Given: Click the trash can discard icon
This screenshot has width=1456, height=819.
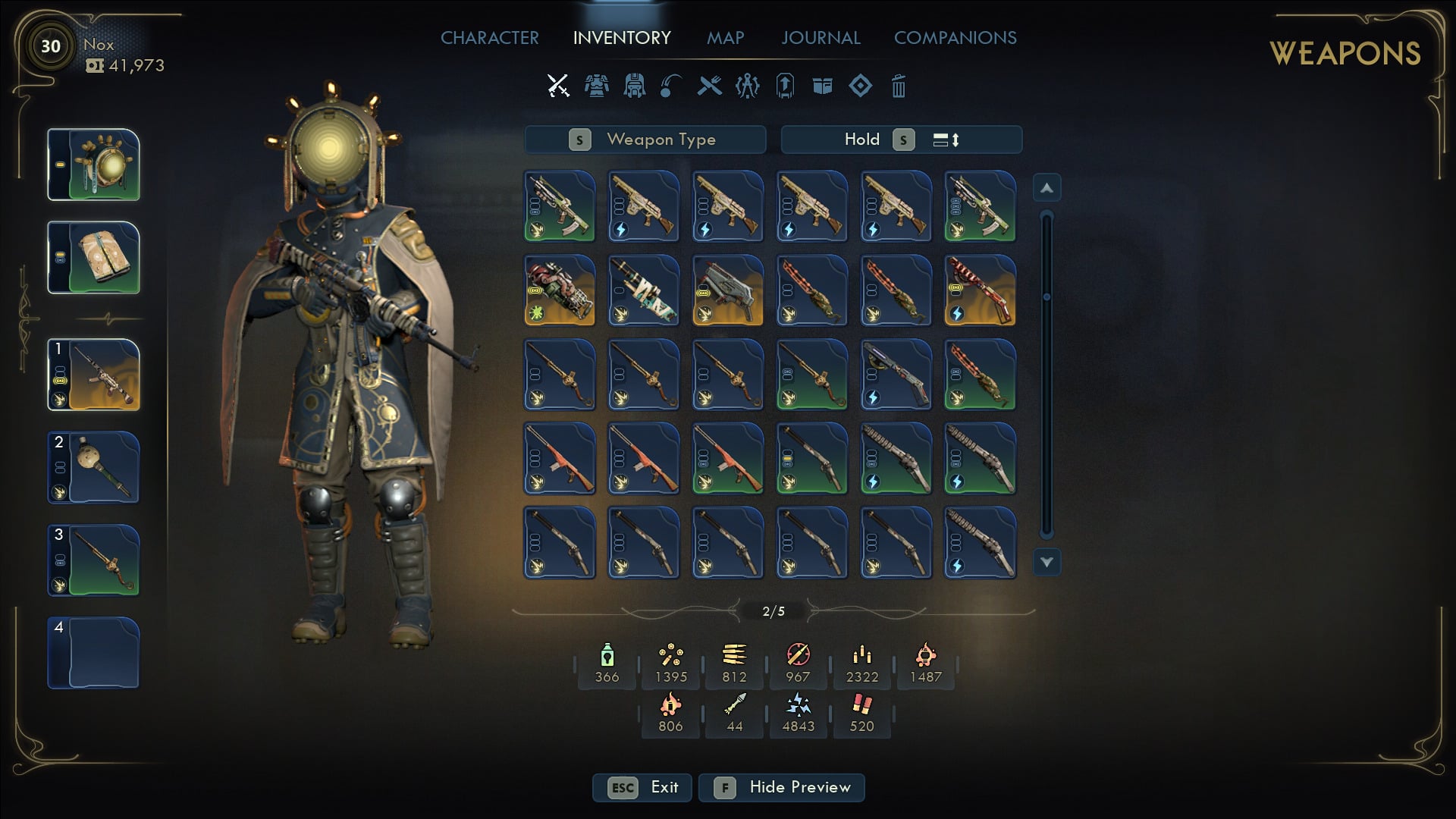Looking at the screenshot, I should pyautogui.click(x=899, y=86).
